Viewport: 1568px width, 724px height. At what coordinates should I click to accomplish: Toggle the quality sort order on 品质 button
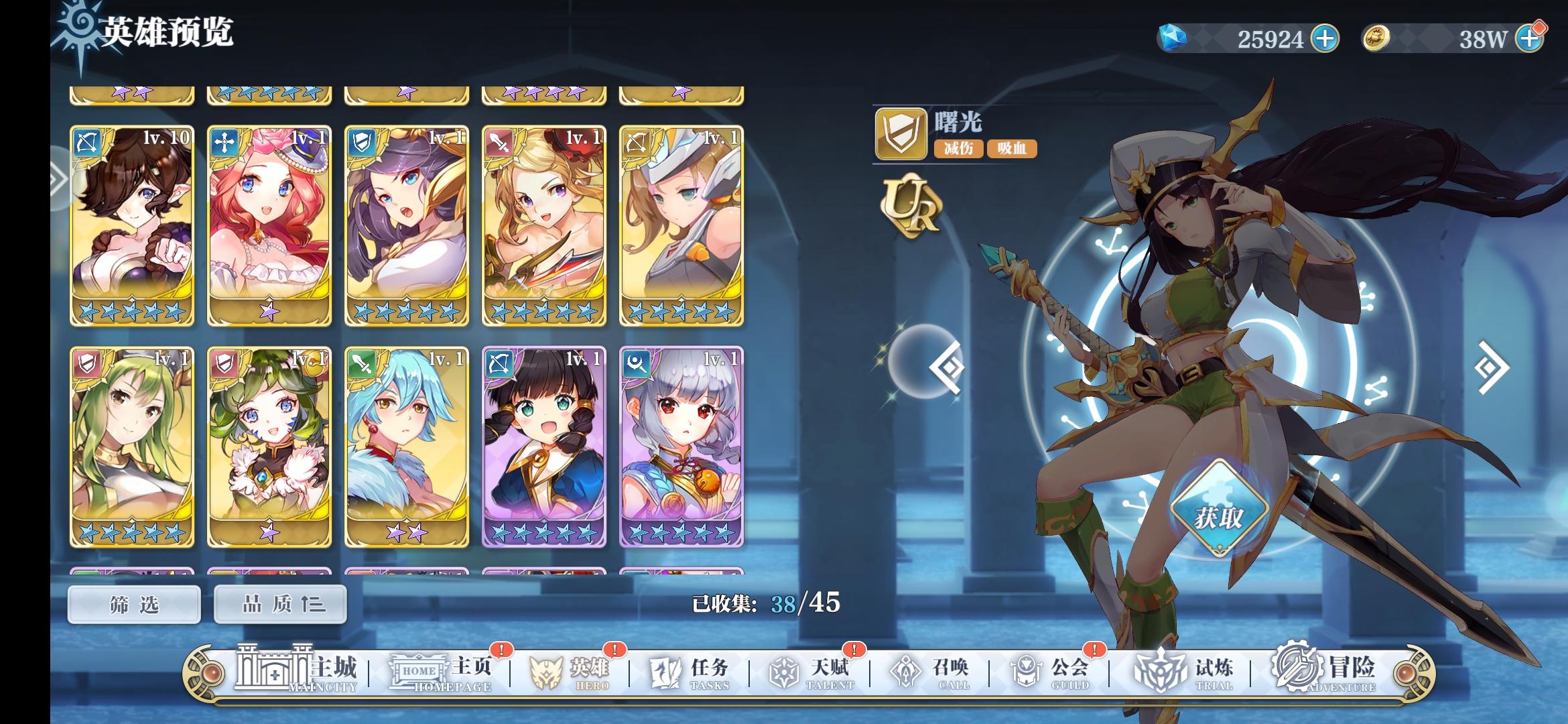coord(279,605)
